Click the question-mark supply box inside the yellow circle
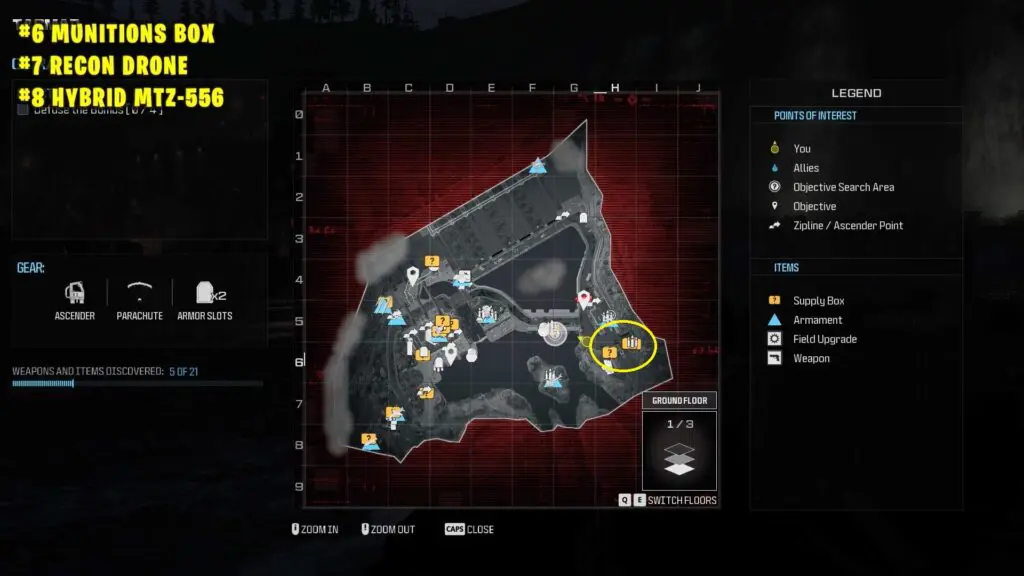 click(x=608, y=352)
